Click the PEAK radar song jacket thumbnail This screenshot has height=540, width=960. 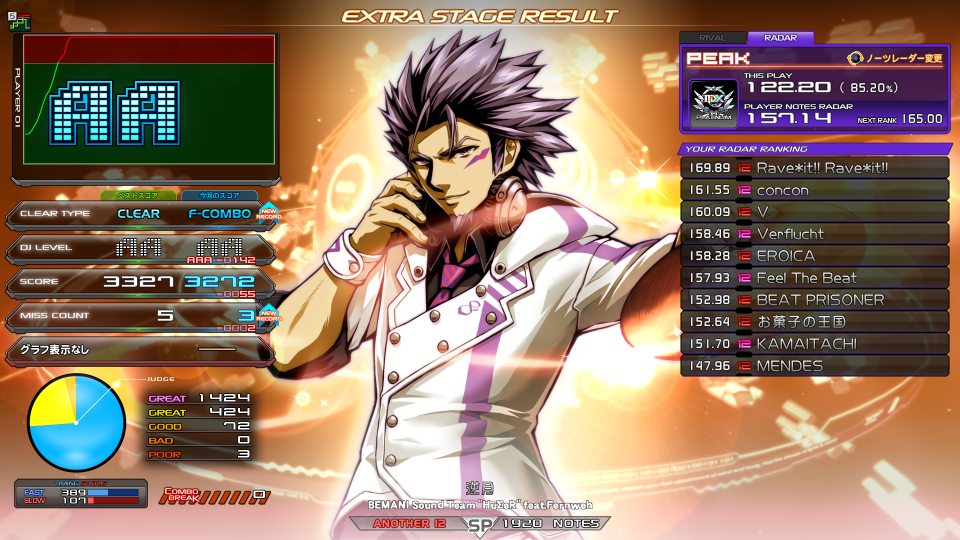coord(713,102)
